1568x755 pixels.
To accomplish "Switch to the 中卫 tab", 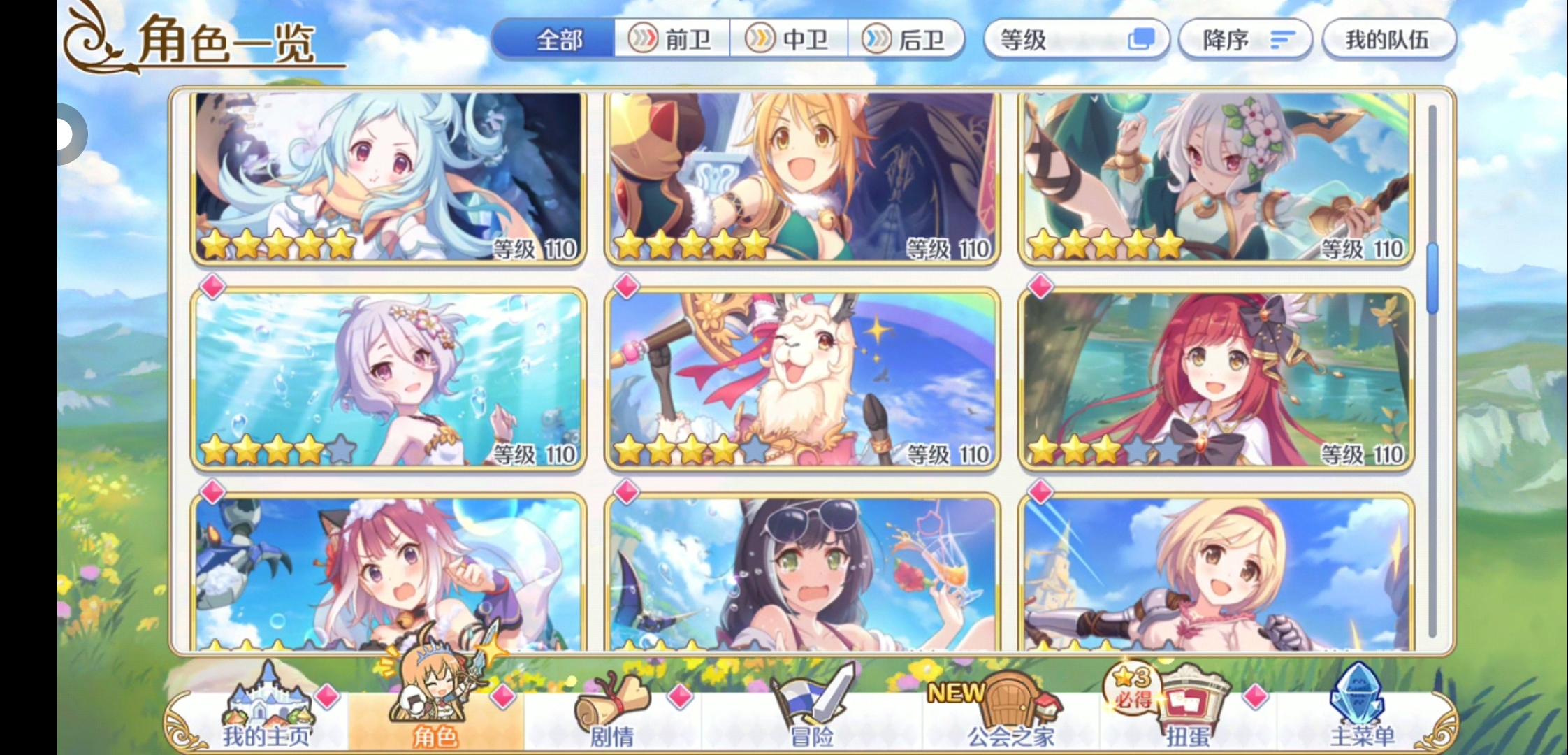I will [790, 40].
